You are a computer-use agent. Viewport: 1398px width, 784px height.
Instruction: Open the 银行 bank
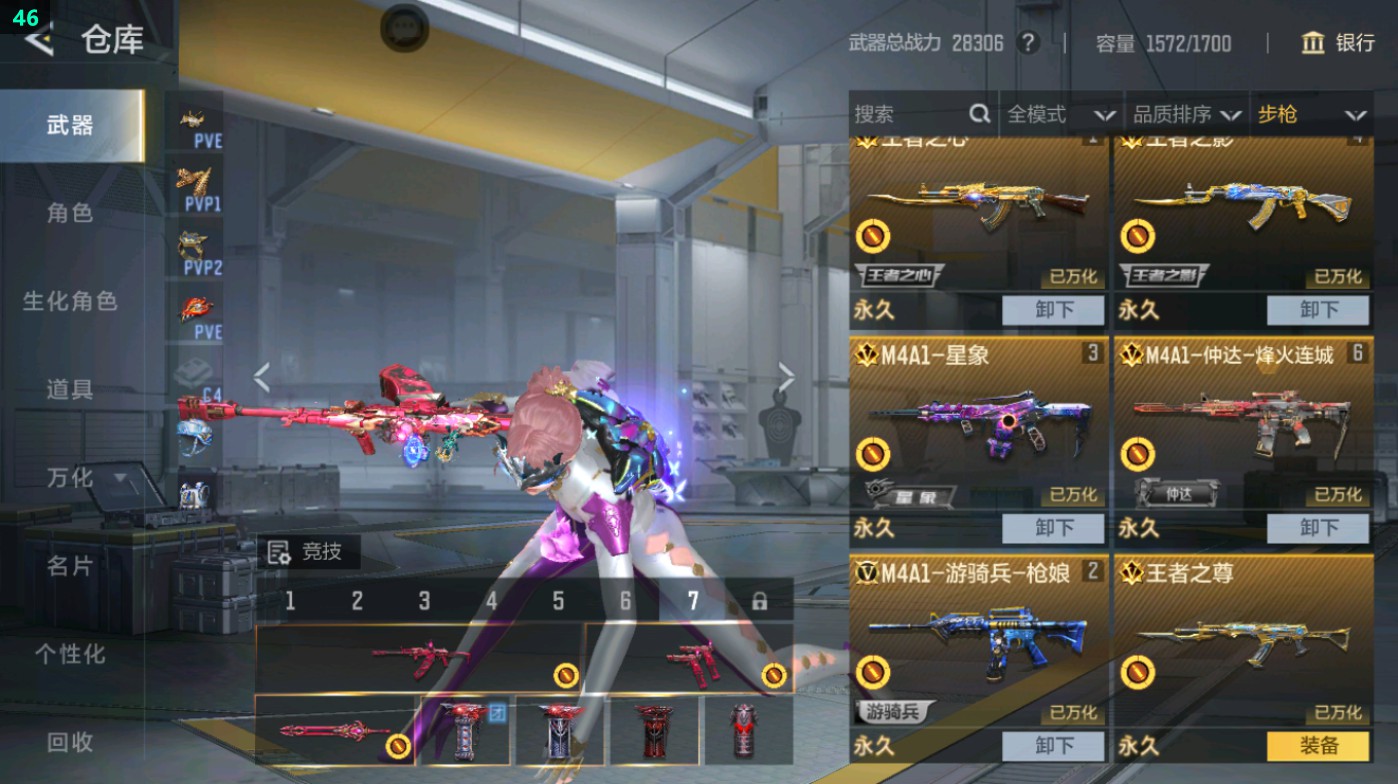1338,43
